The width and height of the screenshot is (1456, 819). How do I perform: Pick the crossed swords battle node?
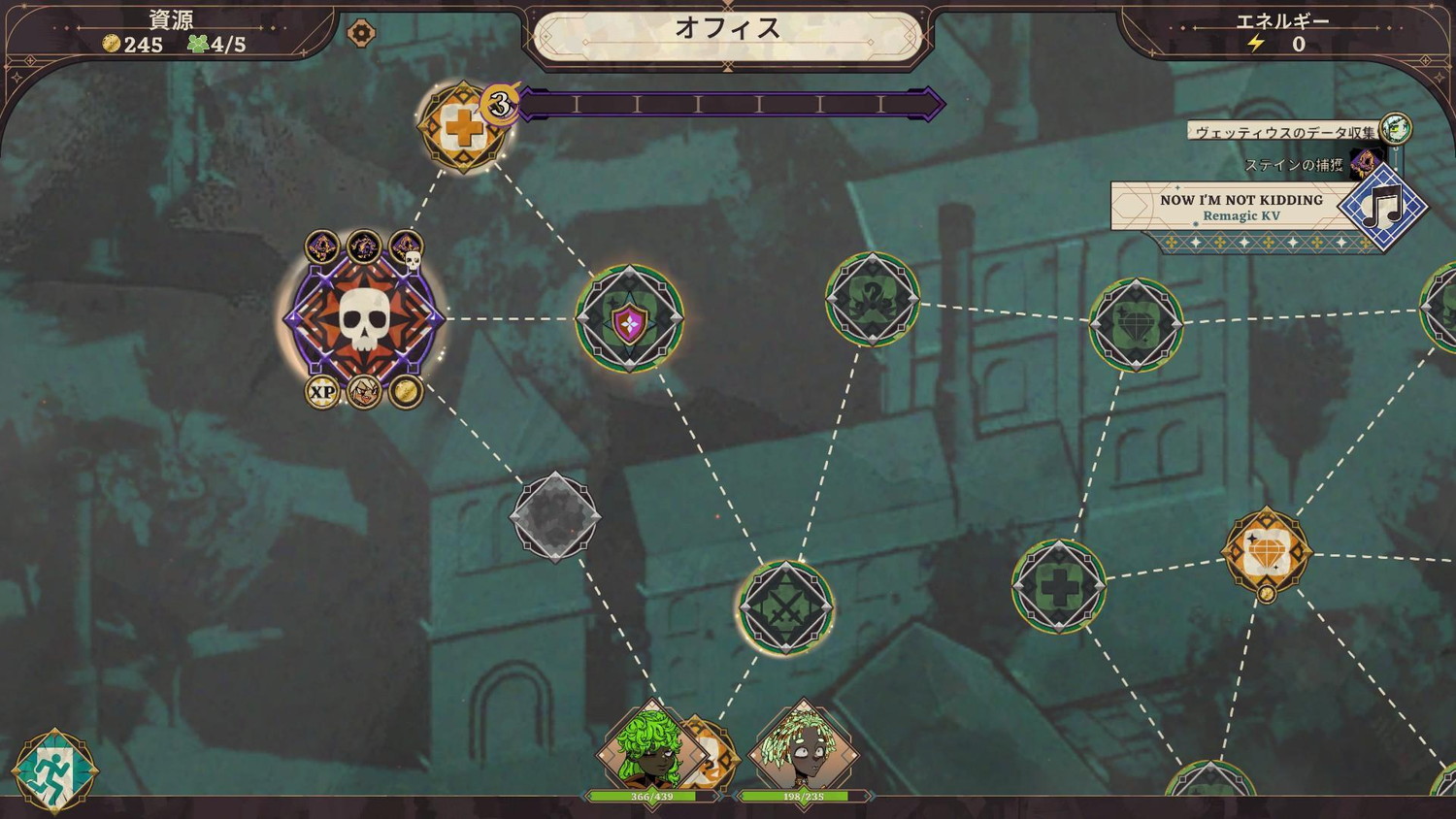(x=785, y=606)
